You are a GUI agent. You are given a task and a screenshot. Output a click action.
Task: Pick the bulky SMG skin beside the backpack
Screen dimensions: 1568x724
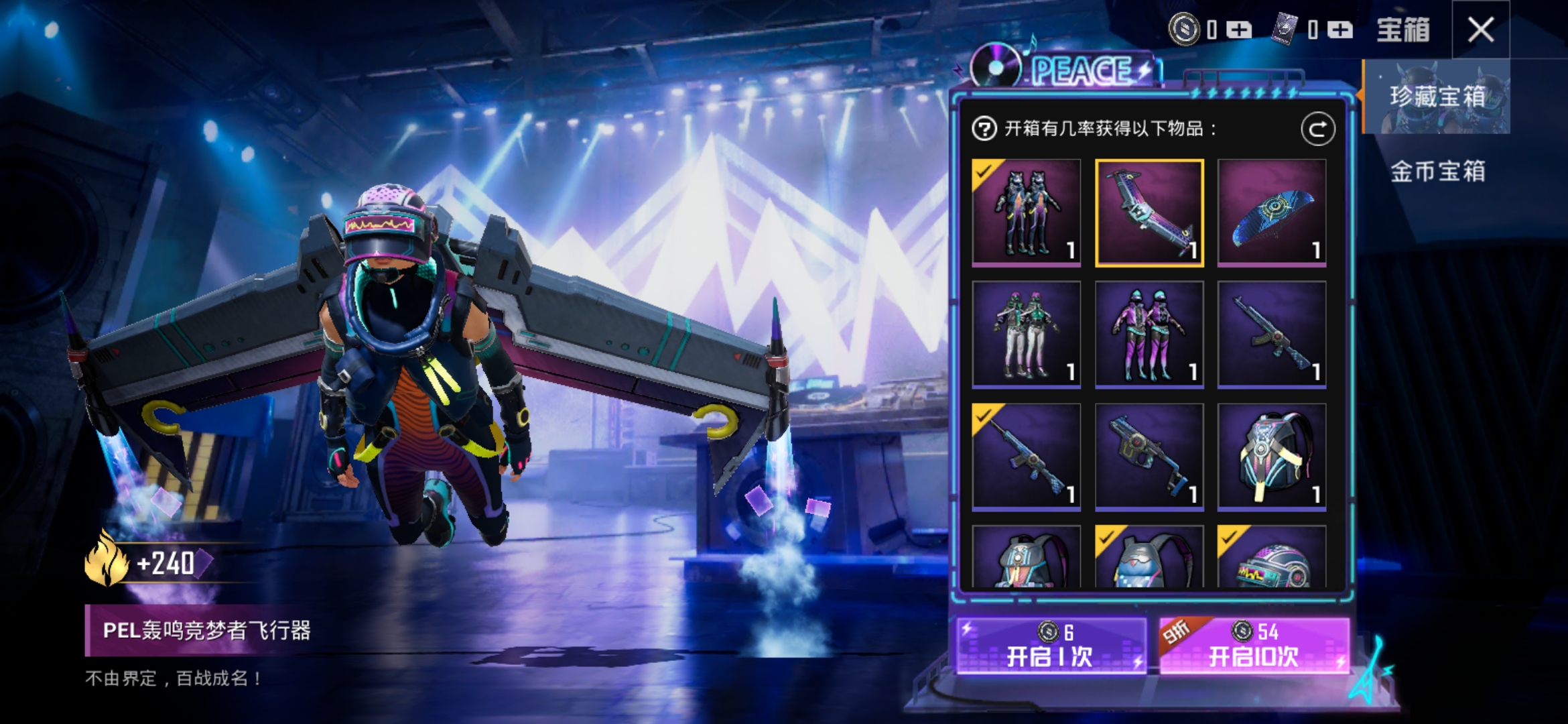click(x=1149, y=457)
